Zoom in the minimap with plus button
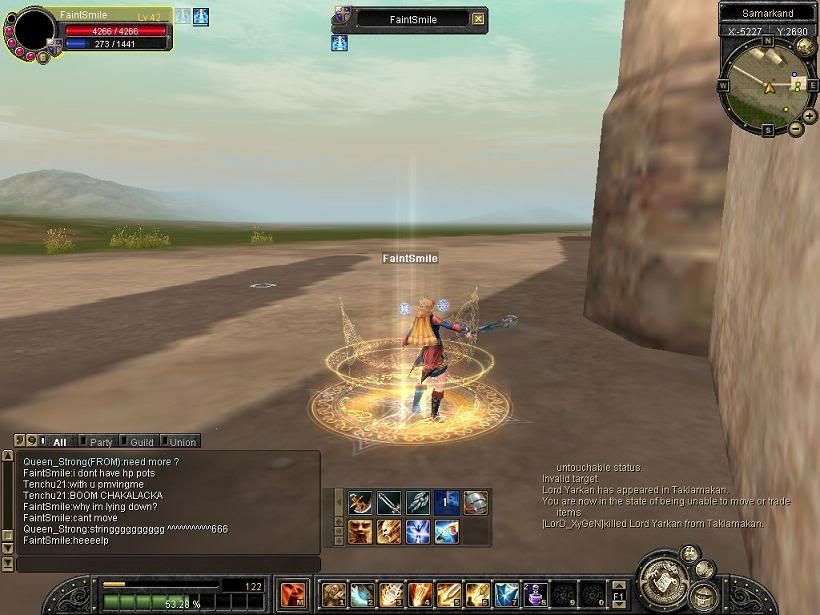This screenshot has height=615, width=820. coord(809,116)
